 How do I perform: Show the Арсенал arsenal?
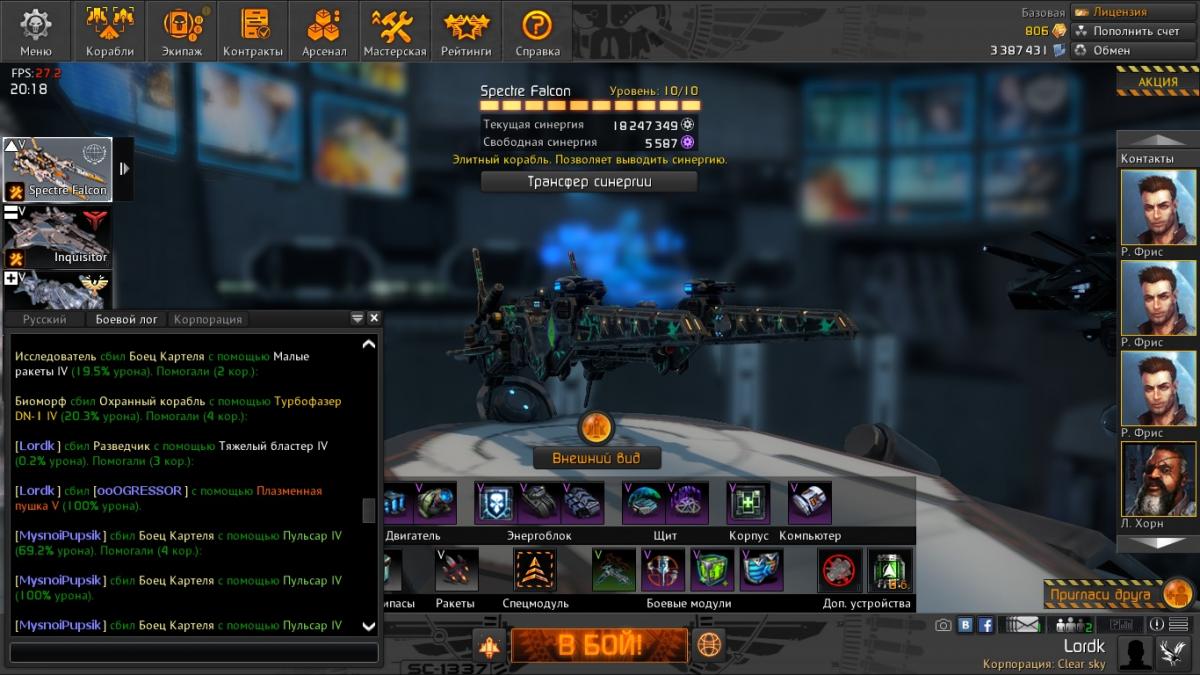point(325,31)
